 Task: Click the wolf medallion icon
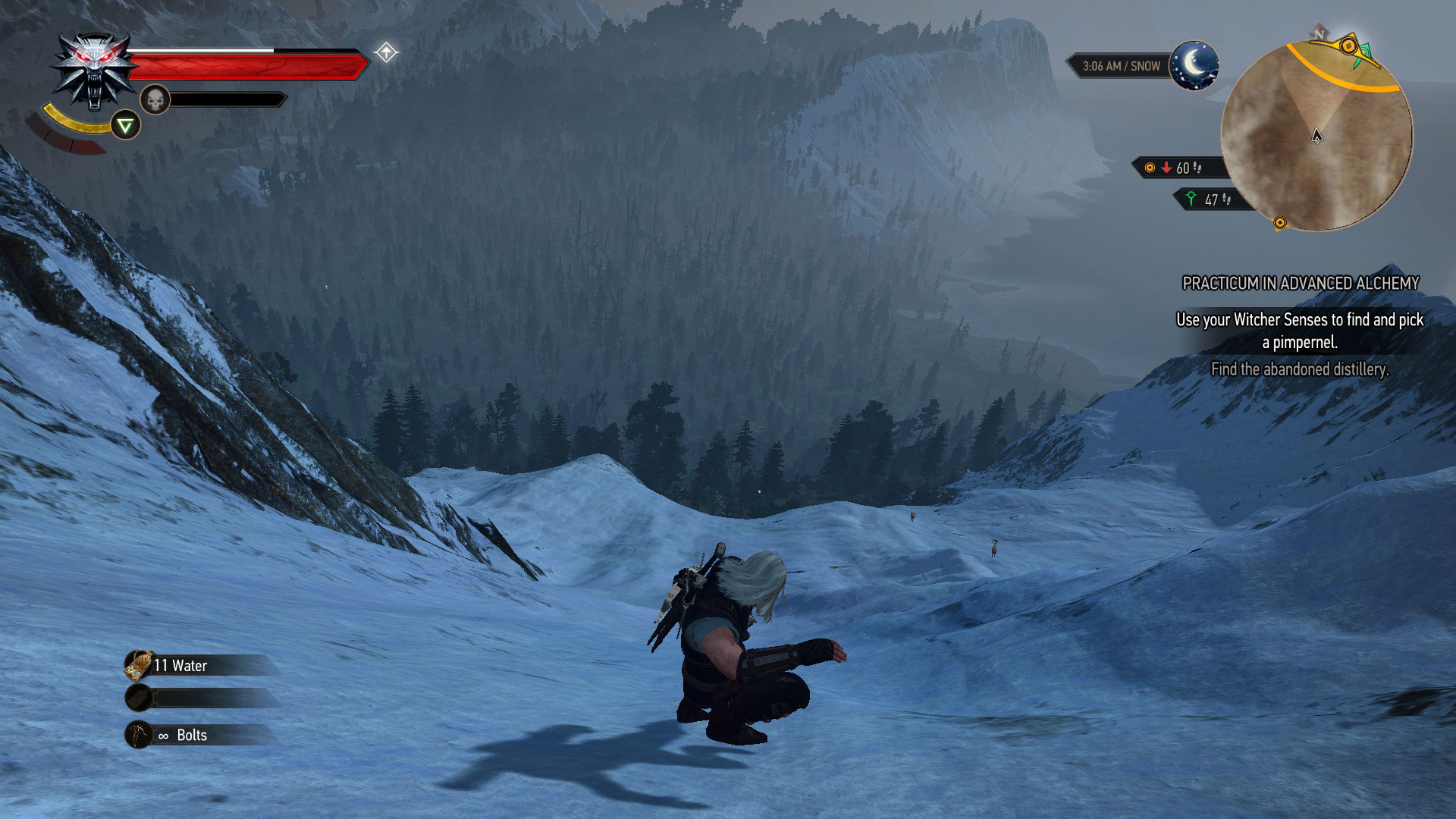(93, 64)
